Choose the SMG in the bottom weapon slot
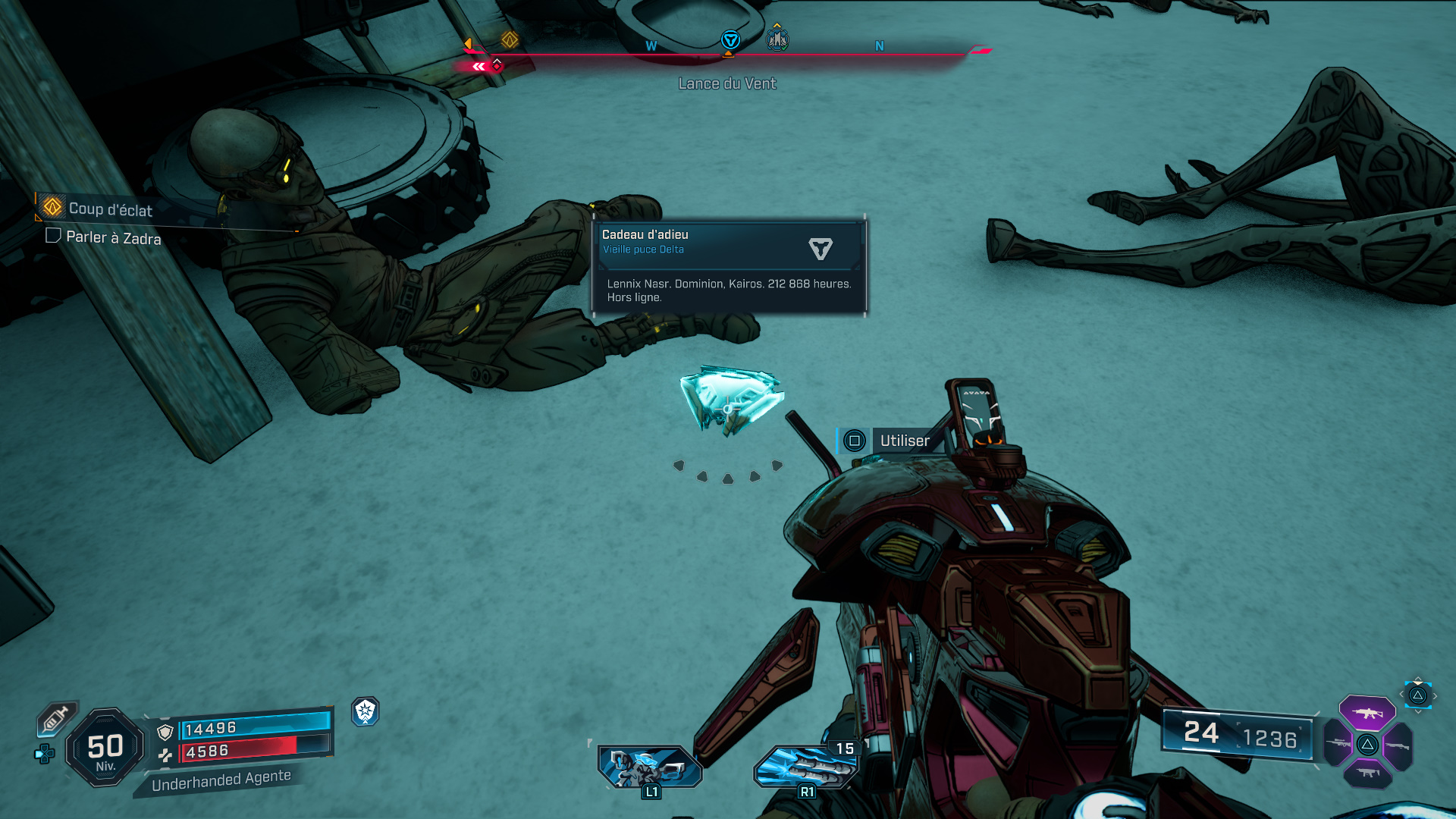This screenshot has width=1456, height=819. coord(1367,774)
